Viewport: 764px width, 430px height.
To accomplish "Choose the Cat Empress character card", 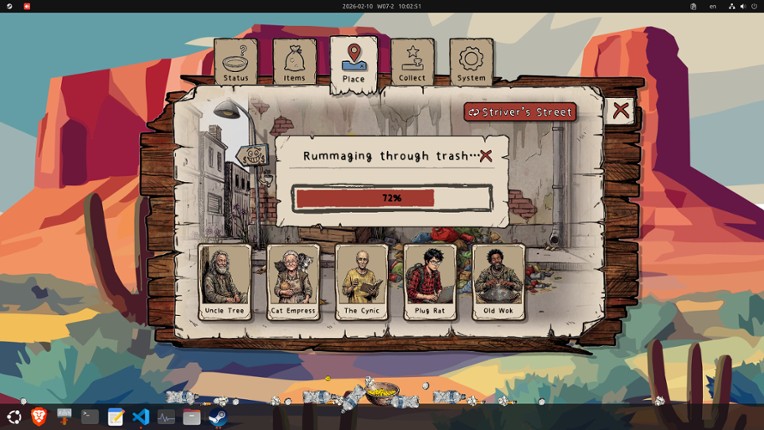I will click(292, 281).
